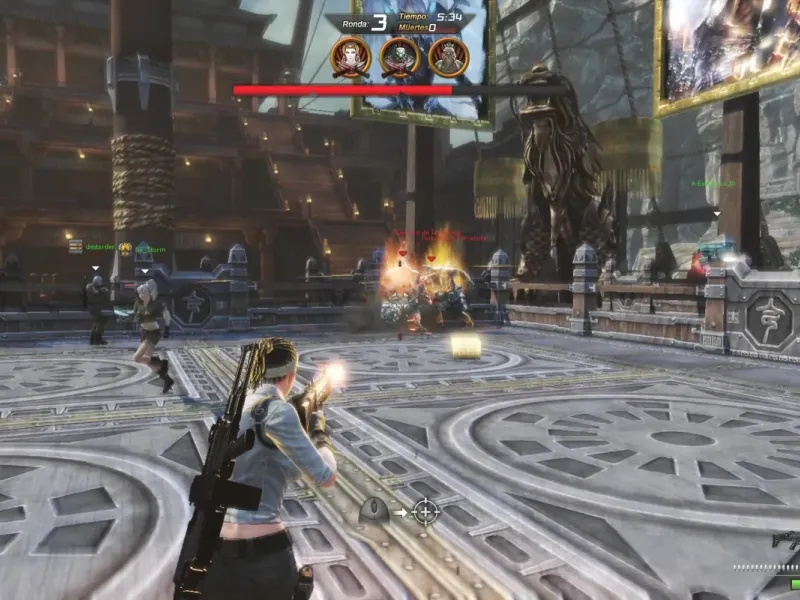Select the masked warrior boss portrait
The height and width of the screenshot is (600, 800).
400,57
